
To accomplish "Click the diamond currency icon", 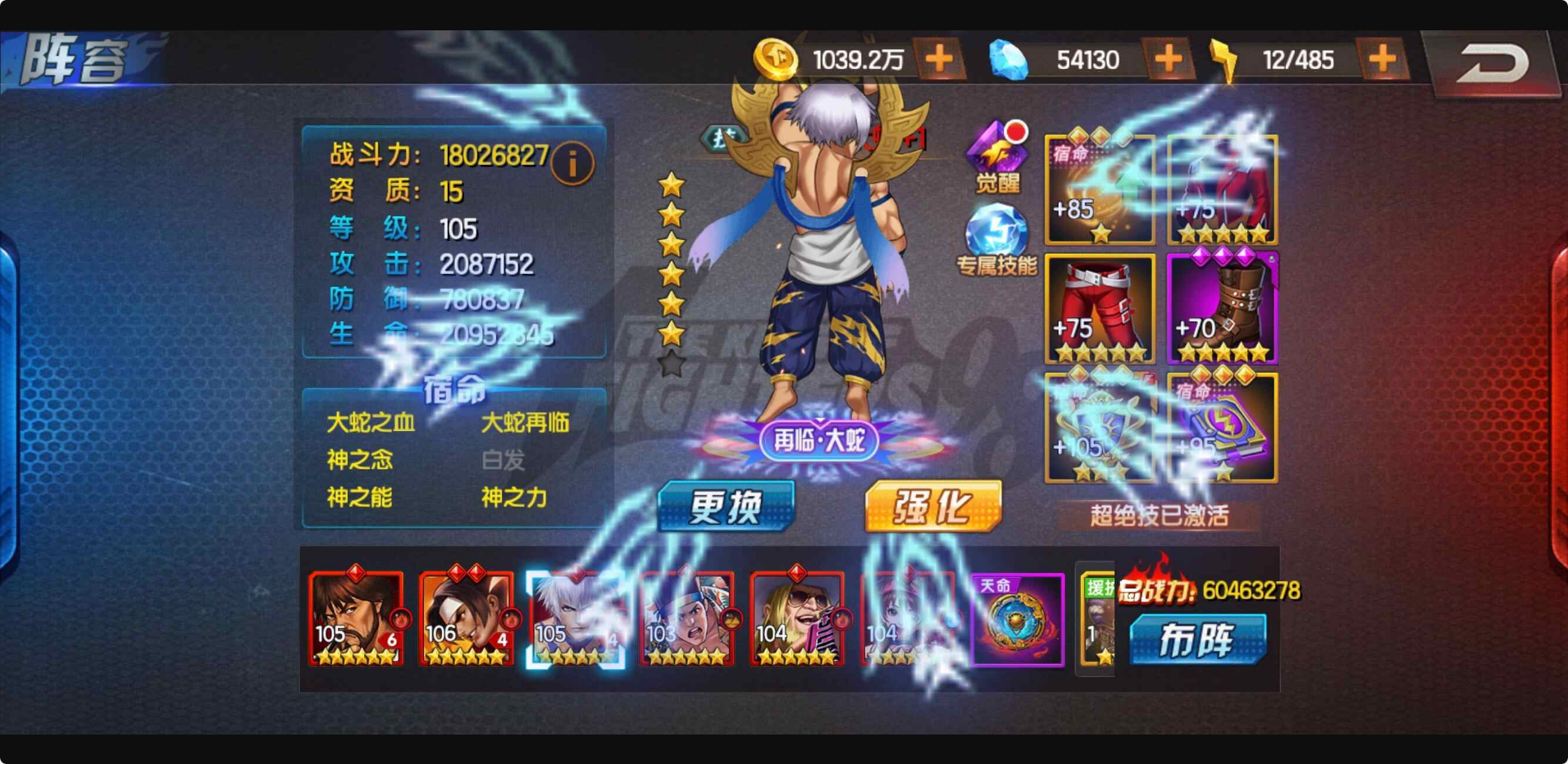I will coord(1007,58).
